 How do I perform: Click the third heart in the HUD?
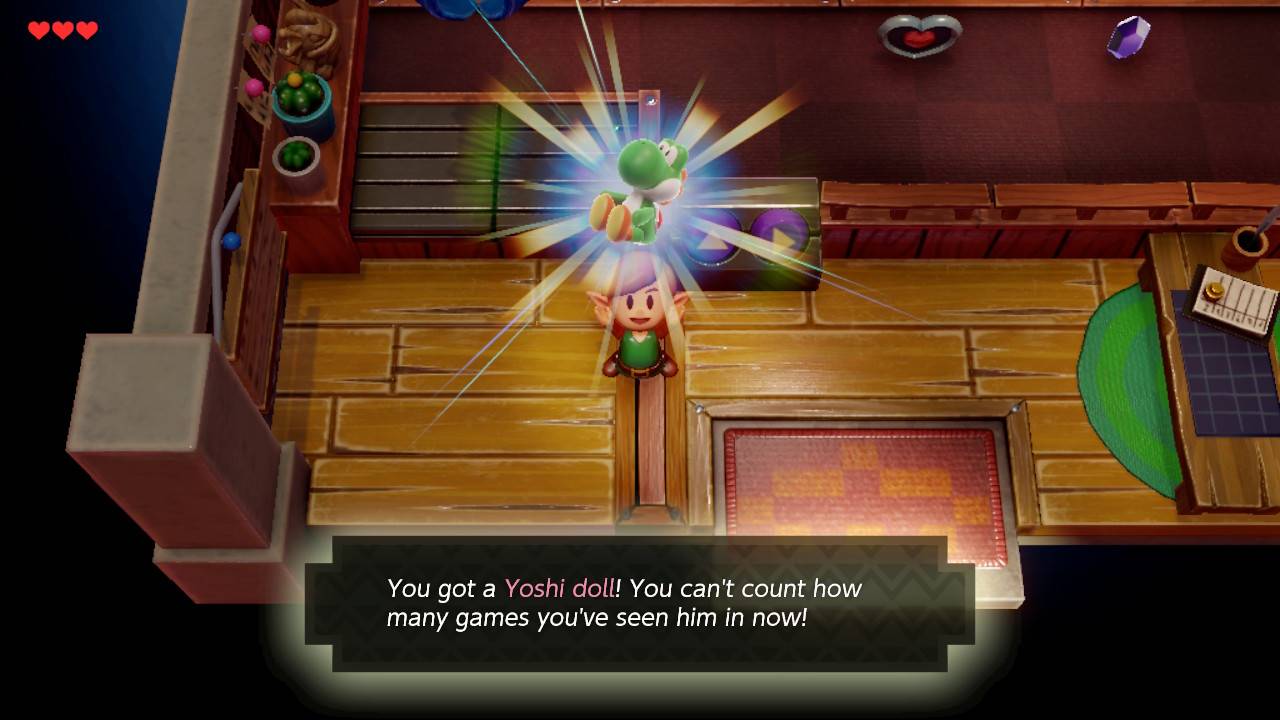[88, 31]
